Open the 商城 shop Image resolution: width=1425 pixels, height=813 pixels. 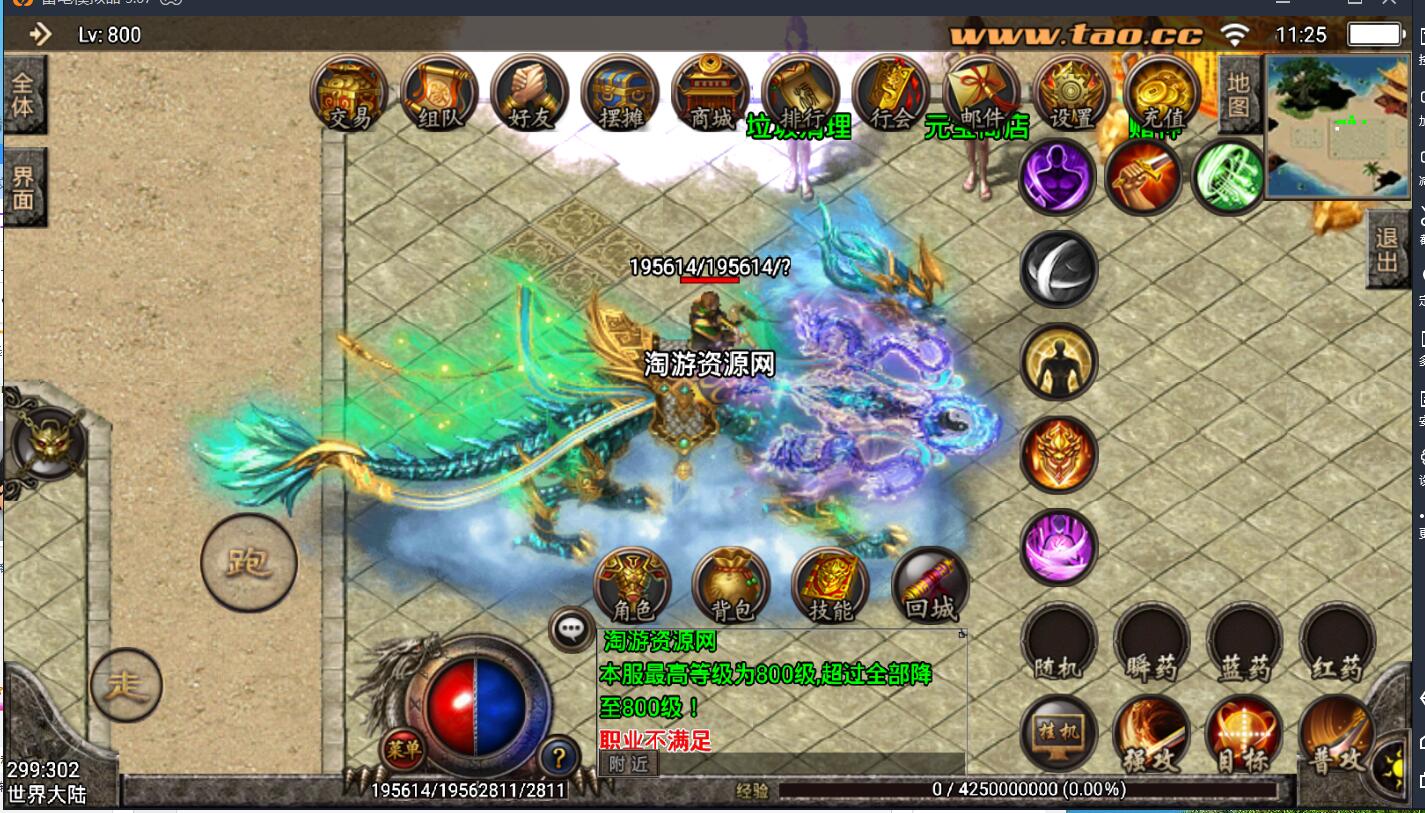point(710,94)
